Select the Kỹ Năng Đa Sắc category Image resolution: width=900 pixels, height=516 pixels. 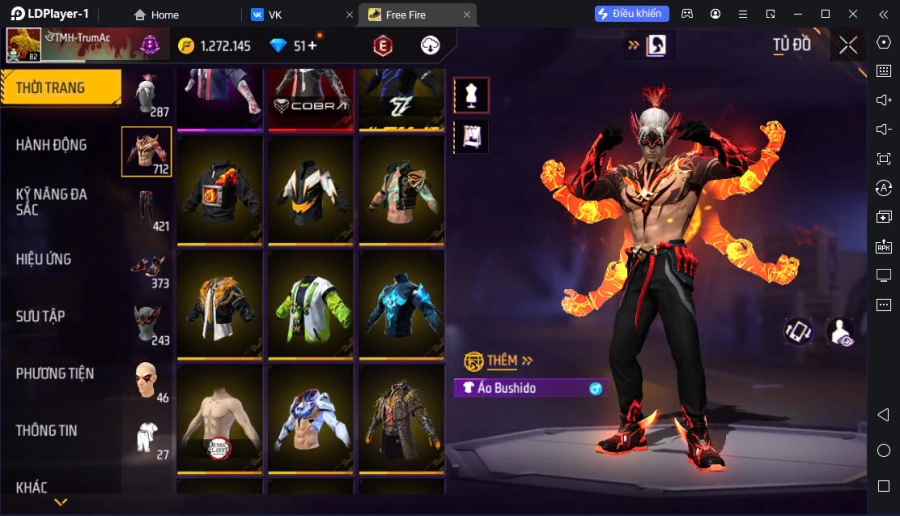51,201
